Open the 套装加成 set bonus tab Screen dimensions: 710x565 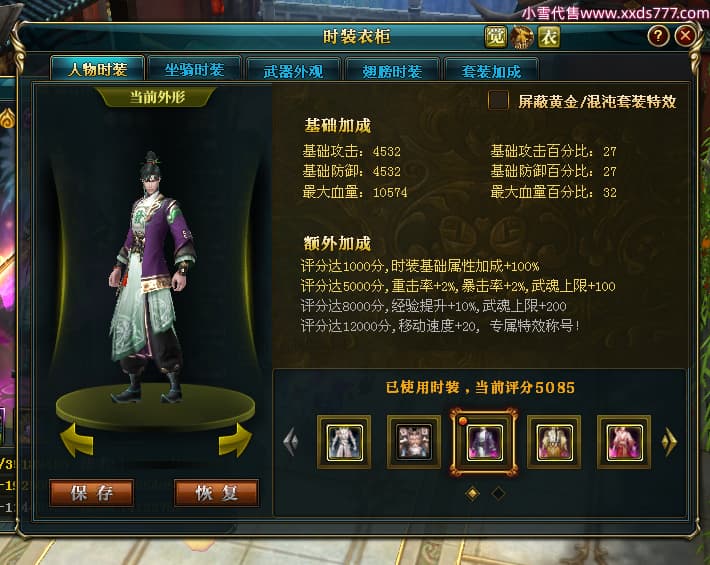point(491,71)
